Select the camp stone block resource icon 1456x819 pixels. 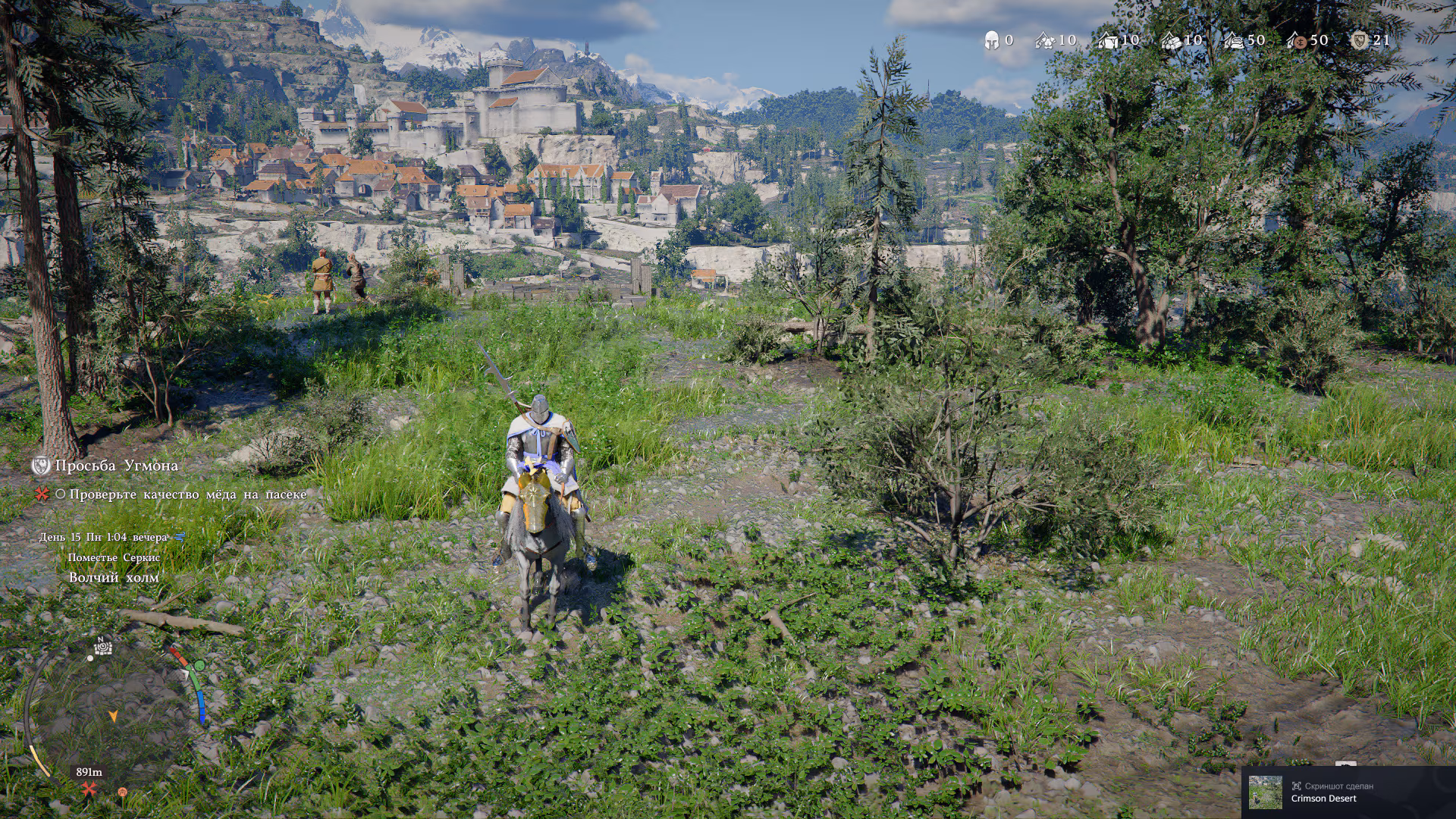1108,40
